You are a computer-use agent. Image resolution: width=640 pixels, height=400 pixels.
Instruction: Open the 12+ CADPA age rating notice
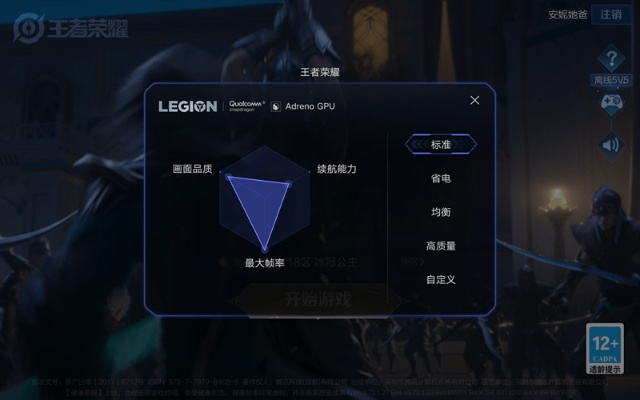click(605, 348)
